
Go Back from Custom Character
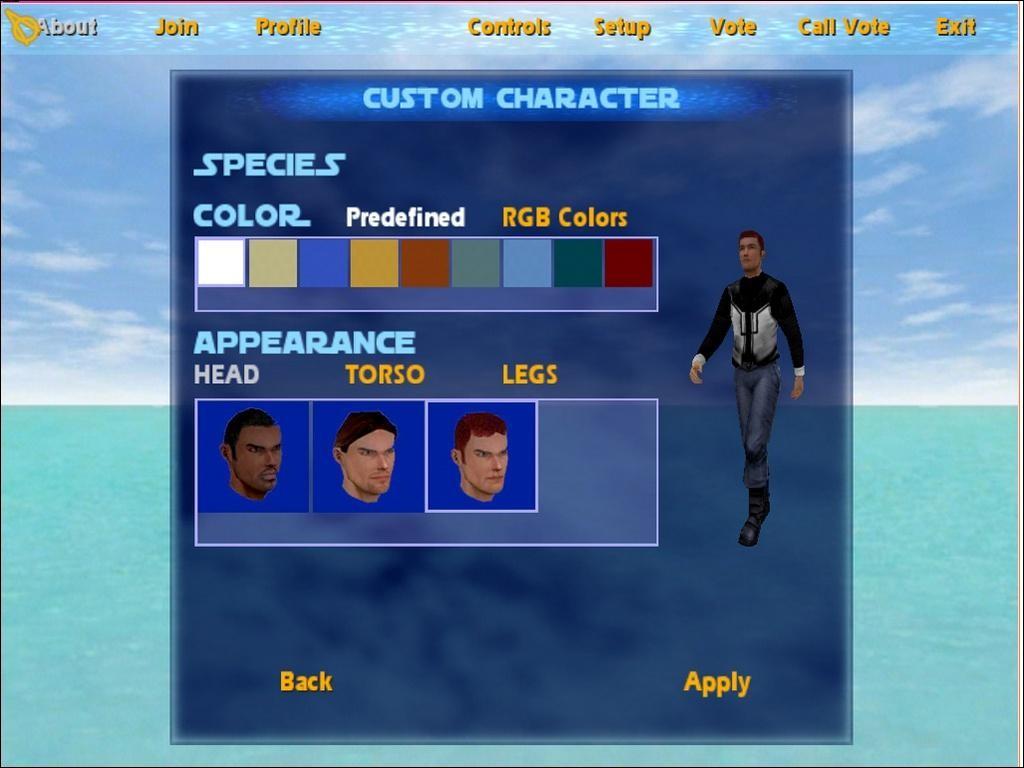(306, 682)
